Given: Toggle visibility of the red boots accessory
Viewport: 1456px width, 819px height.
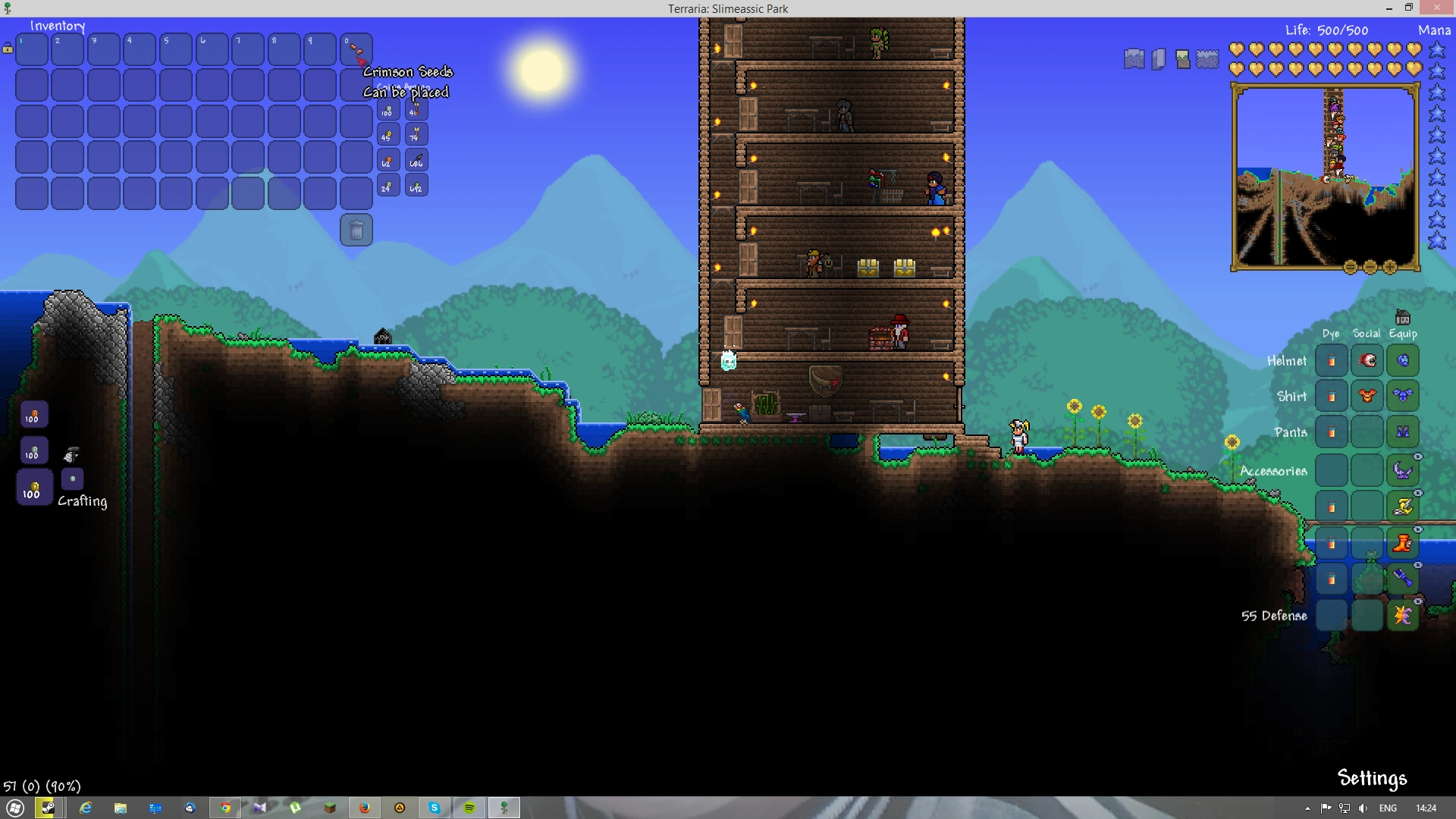Looking at the screenshot, I should click(1417, 529).
